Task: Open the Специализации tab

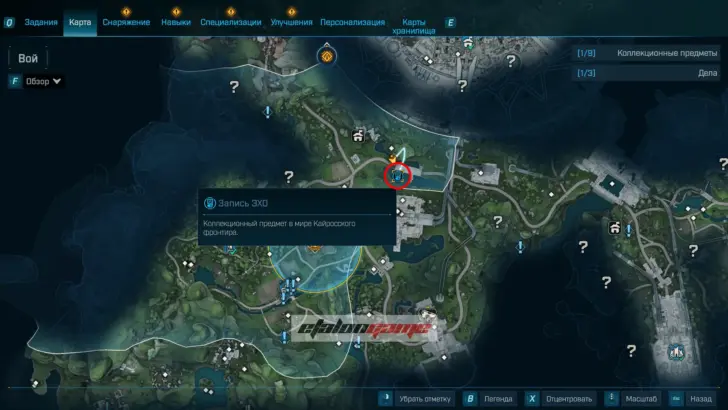Action: (x=231, y=22)
